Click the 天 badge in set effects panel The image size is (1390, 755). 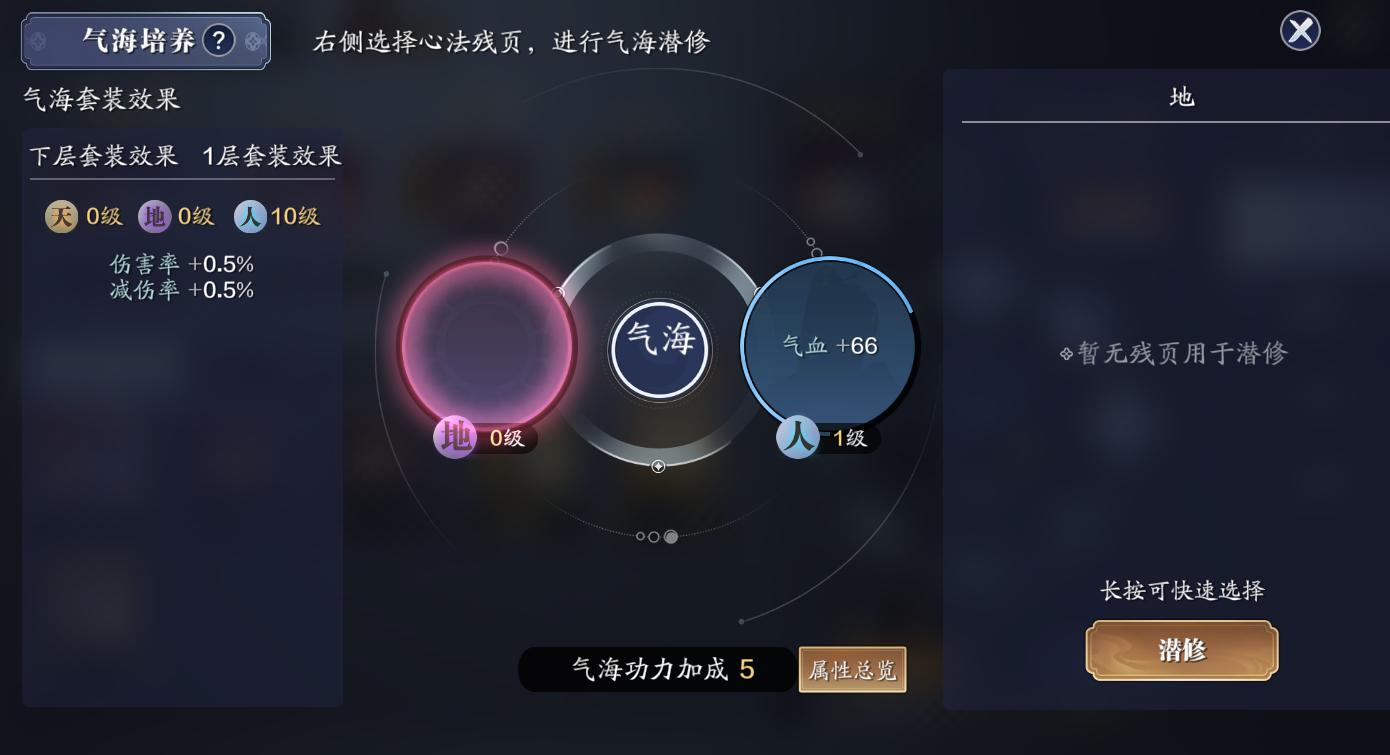(x=59, y=216)
